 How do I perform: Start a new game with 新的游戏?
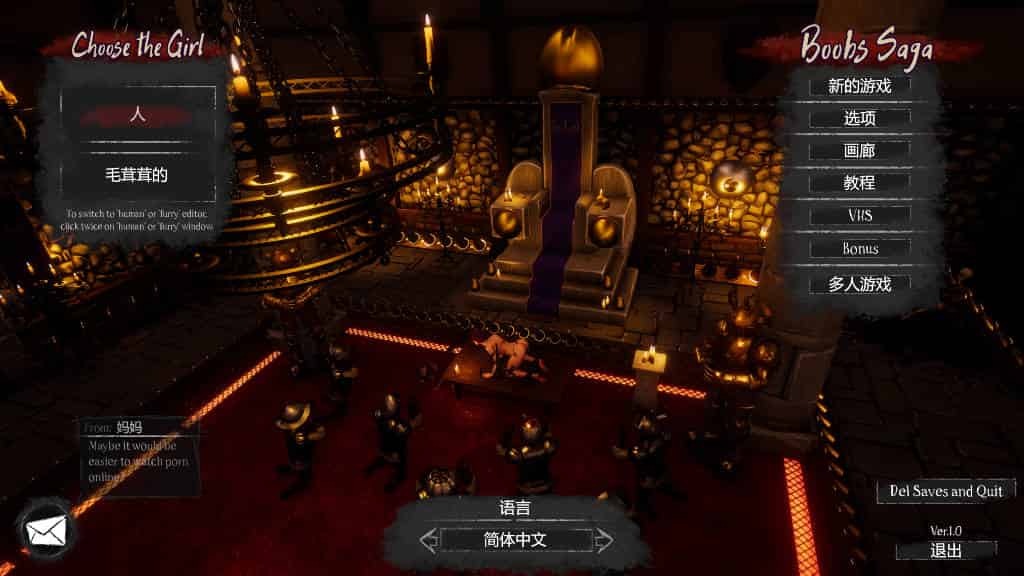pyautogui.click(x=860, y=85)
